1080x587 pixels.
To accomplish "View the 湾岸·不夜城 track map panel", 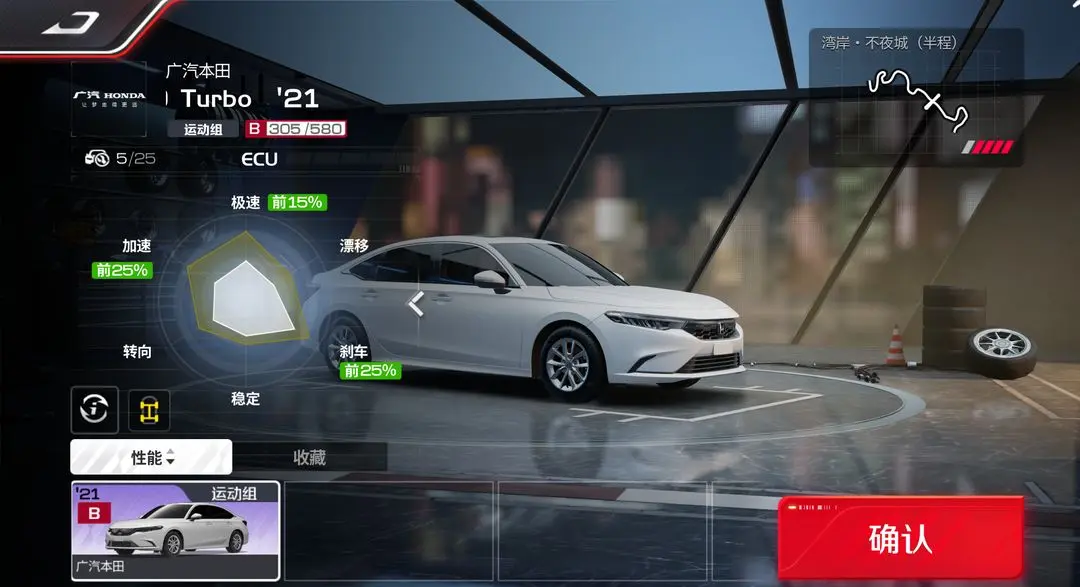I will click(x=915, y=98).
